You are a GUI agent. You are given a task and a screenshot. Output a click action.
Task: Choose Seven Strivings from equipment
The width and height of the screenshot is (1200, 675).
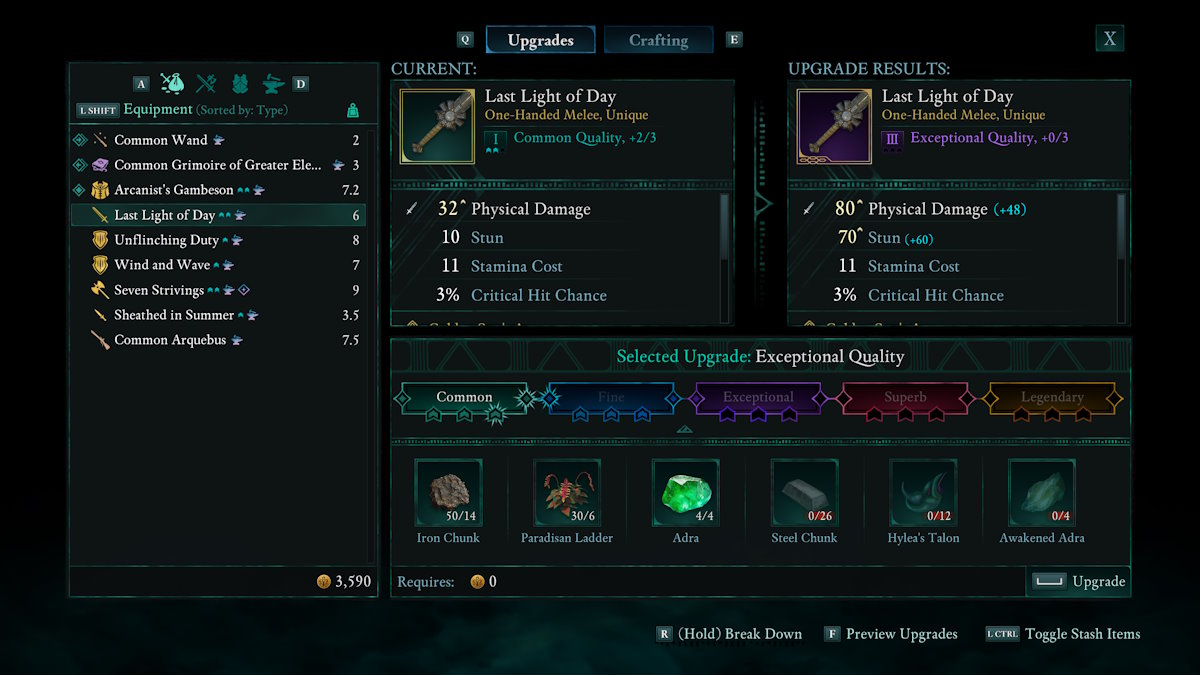[x=159, y=290]
